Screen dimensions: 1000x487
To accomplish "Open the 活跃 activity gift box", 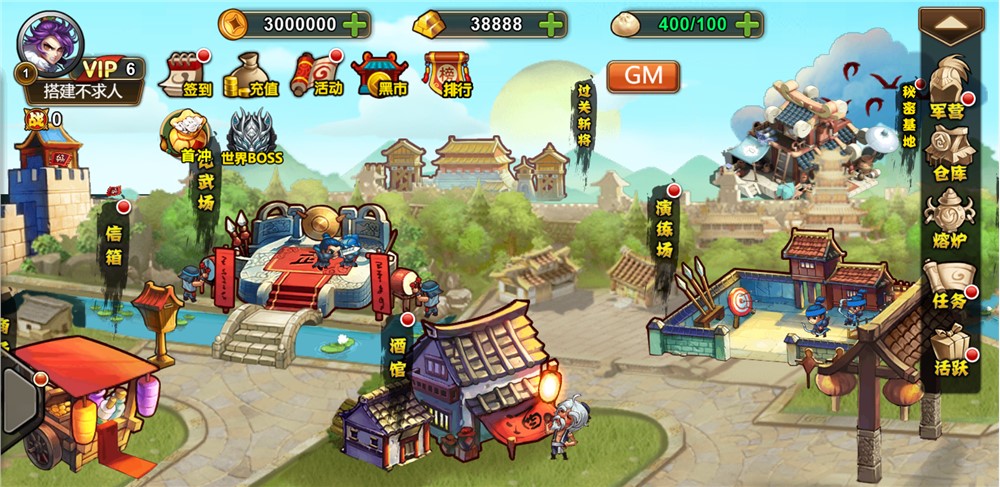I will point(947,352).
